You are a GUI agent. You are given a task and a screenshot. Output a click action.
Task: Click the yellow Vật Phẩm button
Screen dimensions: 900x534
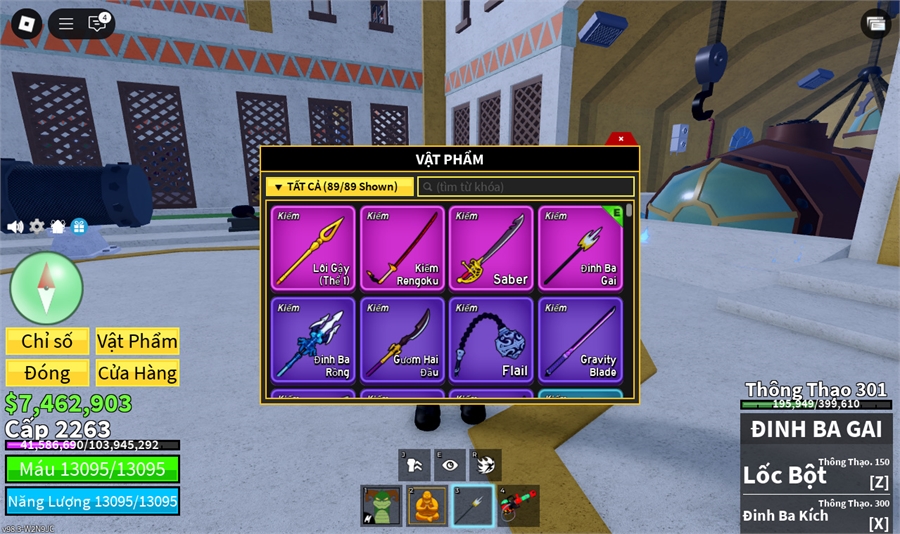pos(137,341)
